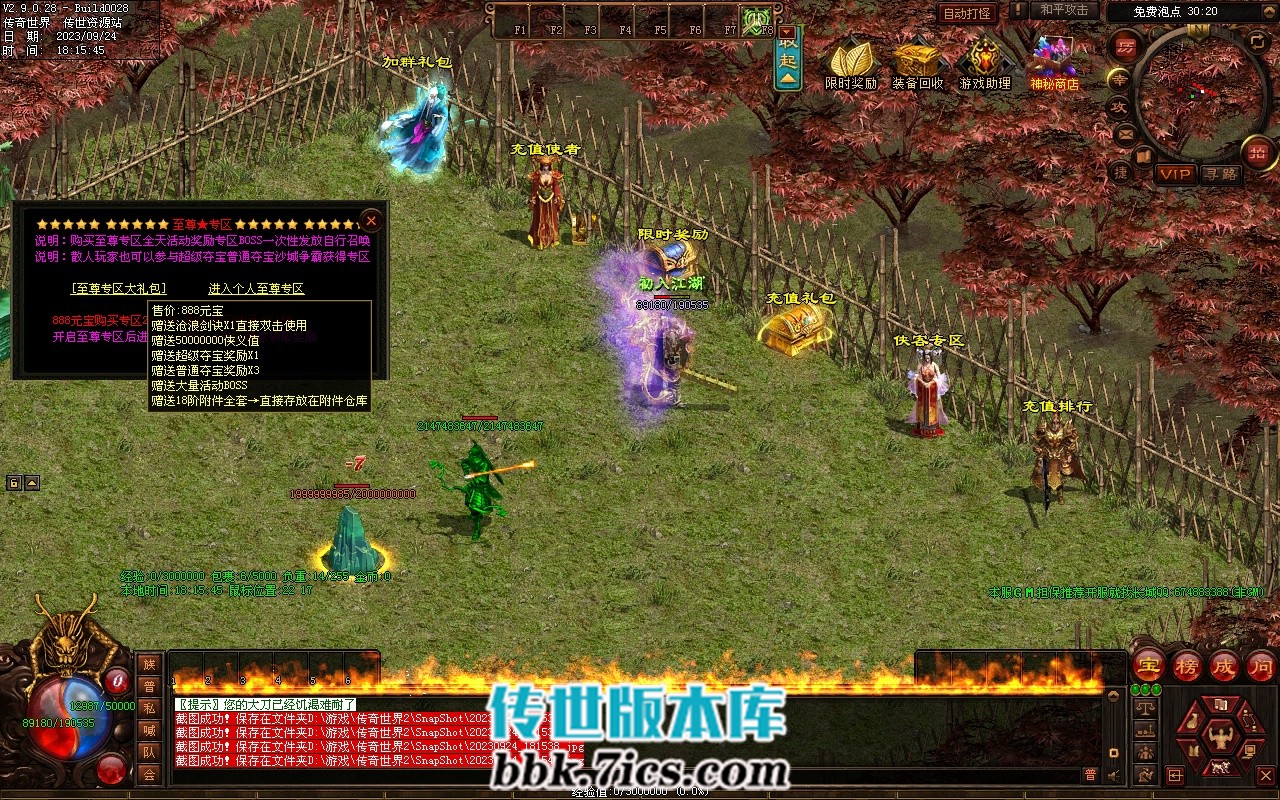The image size is (1280, 800).
Task: Open mail via the envelope icon
Action: pos(1125,133)
